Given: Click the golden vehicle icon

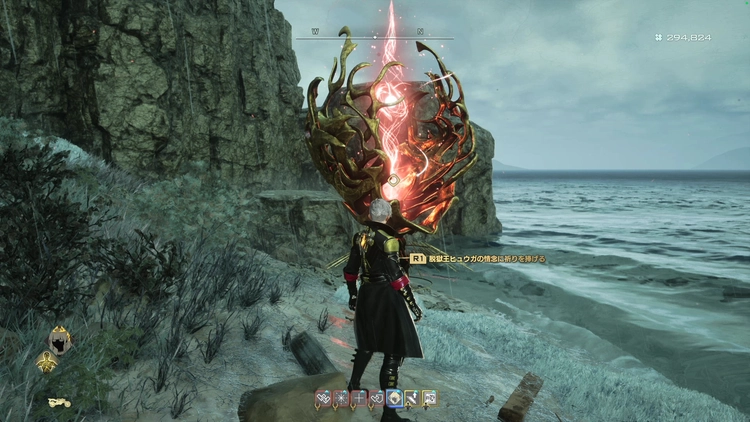Looking at the screenshot, I should [59, 402].
